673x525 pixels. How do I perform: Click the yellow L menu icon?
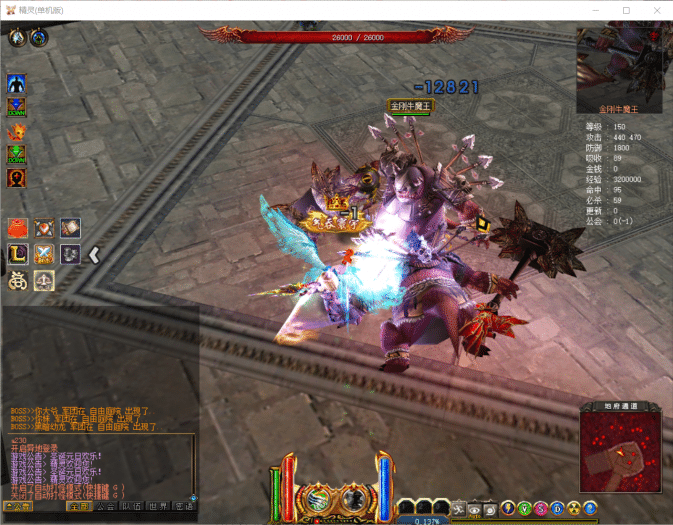coord(17,254)
